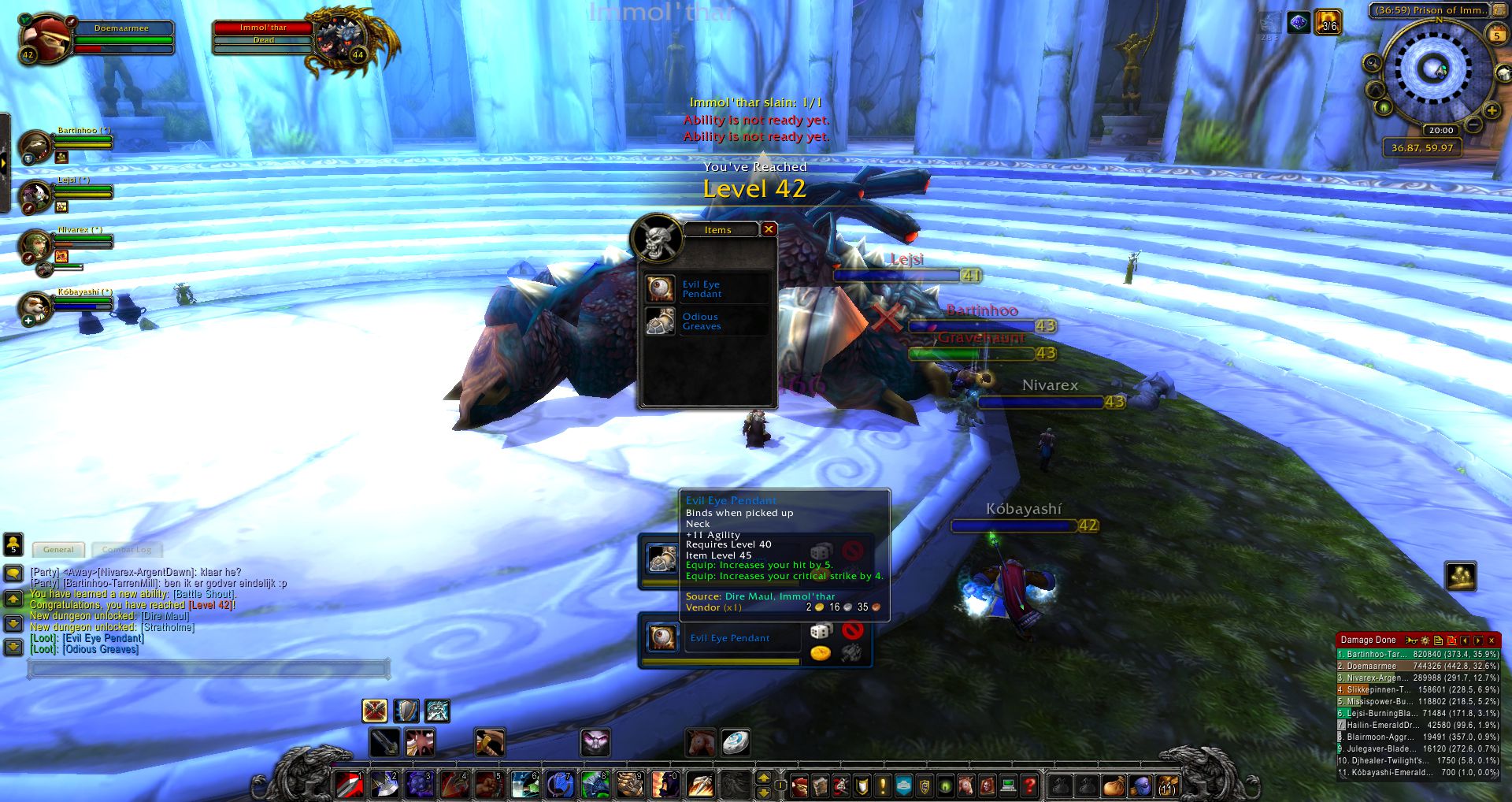Roll Greed with the gold coin button
1512x802 pixels.
(821, 653)
